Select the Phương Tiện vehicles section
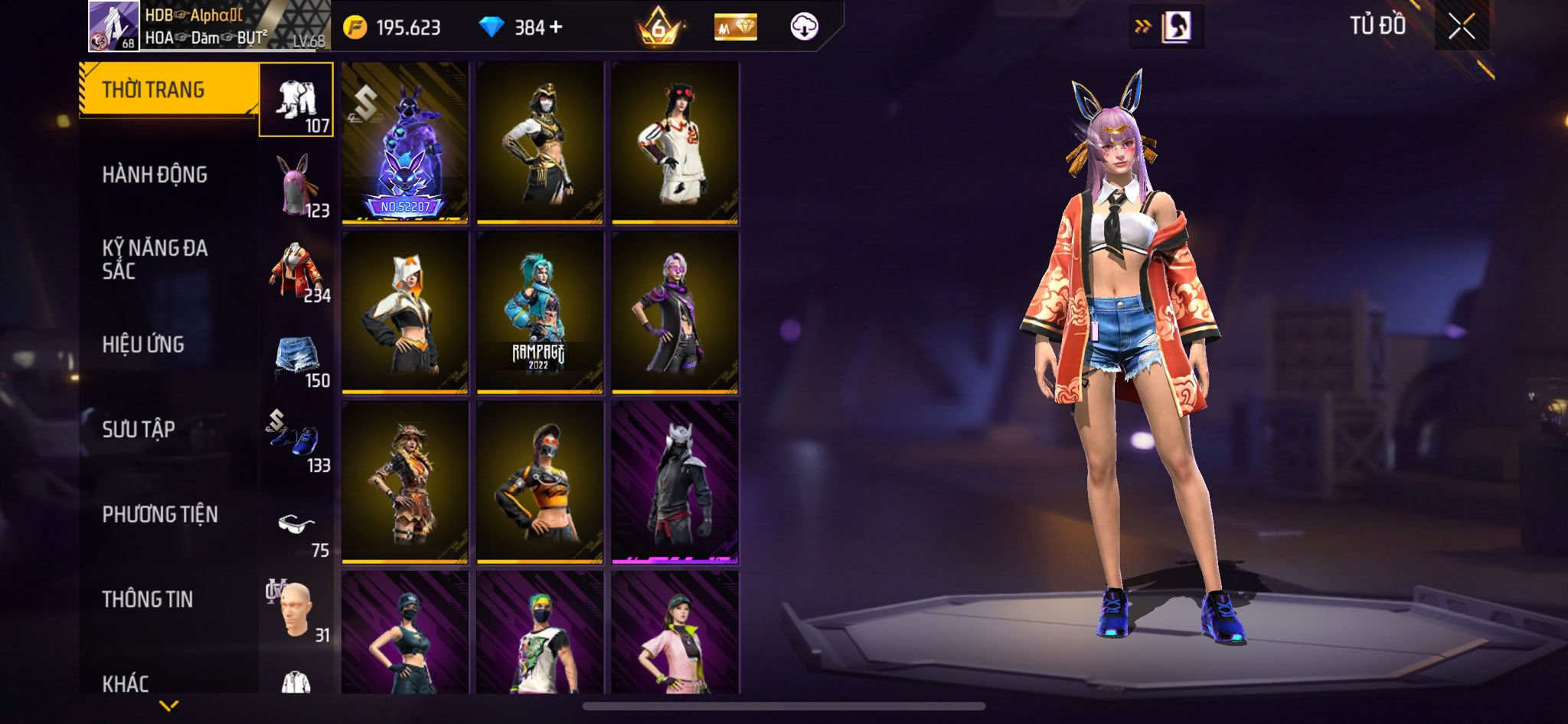The width and height of the screenshot is (1568, 724). pyautogui.click(x=160, y=514)
